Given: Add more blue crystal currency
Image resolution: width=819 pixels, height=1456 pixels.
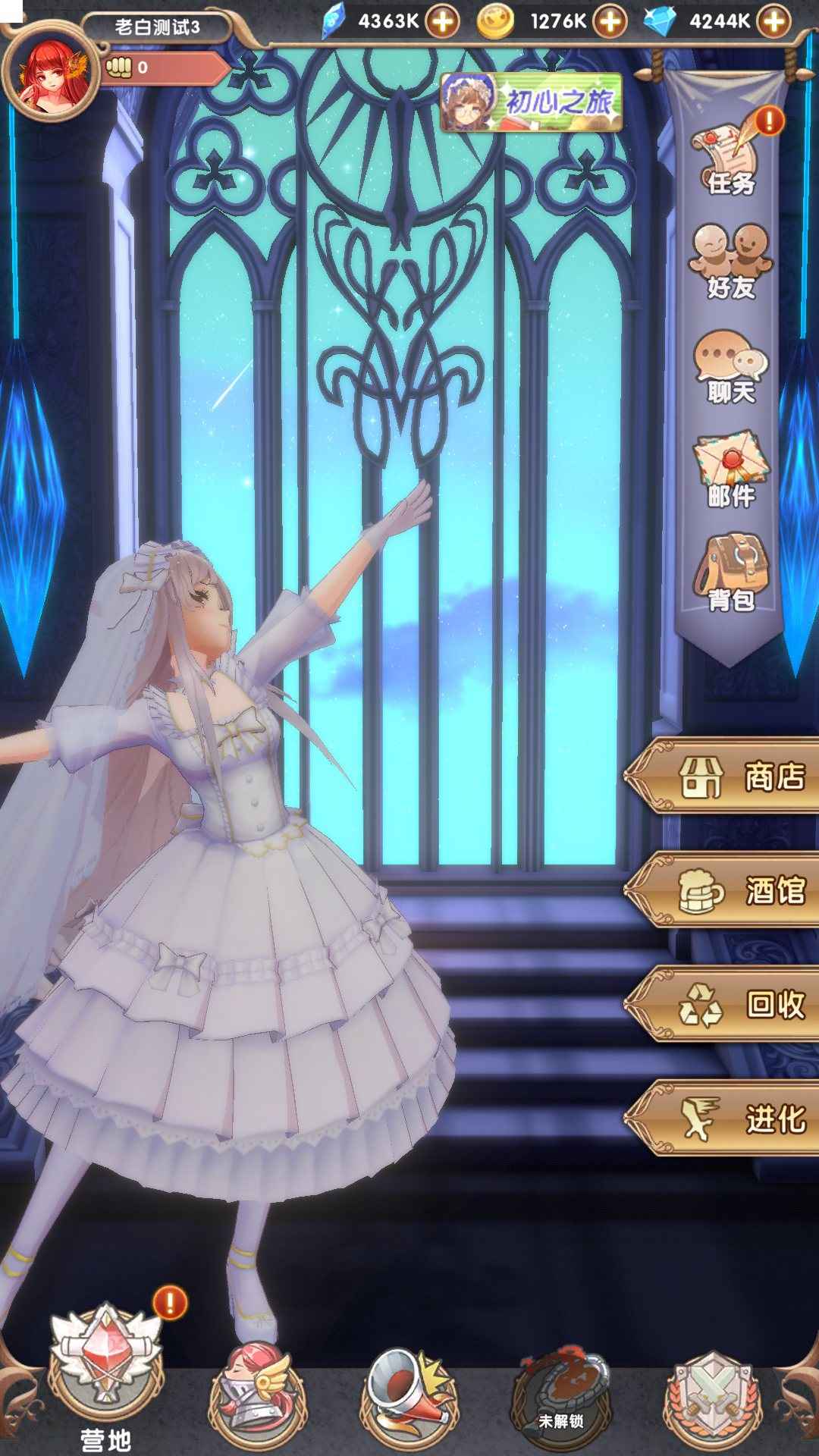Looking at the screenshot, I should [x=442, y=21].
